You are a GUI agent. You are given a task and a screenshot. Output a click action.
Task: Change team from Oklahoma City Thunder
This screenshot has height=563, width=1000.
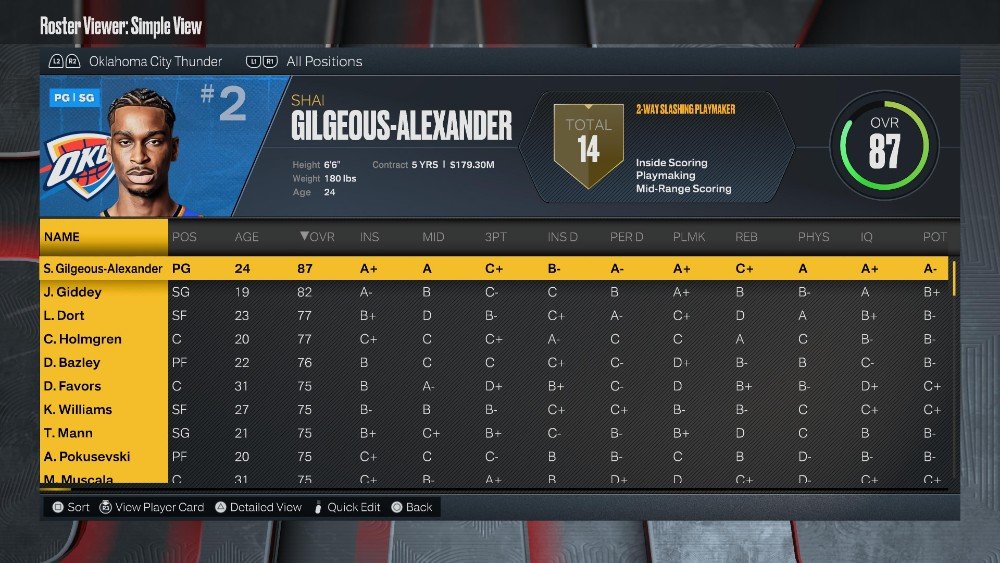tap(155, 61)
